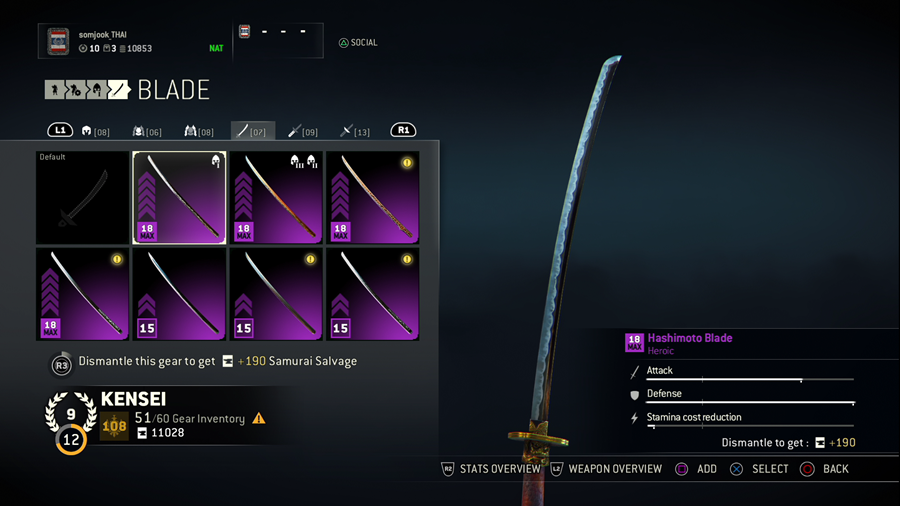Open the hilt tab marked 13
900x506 pixels.
click(x=355, y=131)
